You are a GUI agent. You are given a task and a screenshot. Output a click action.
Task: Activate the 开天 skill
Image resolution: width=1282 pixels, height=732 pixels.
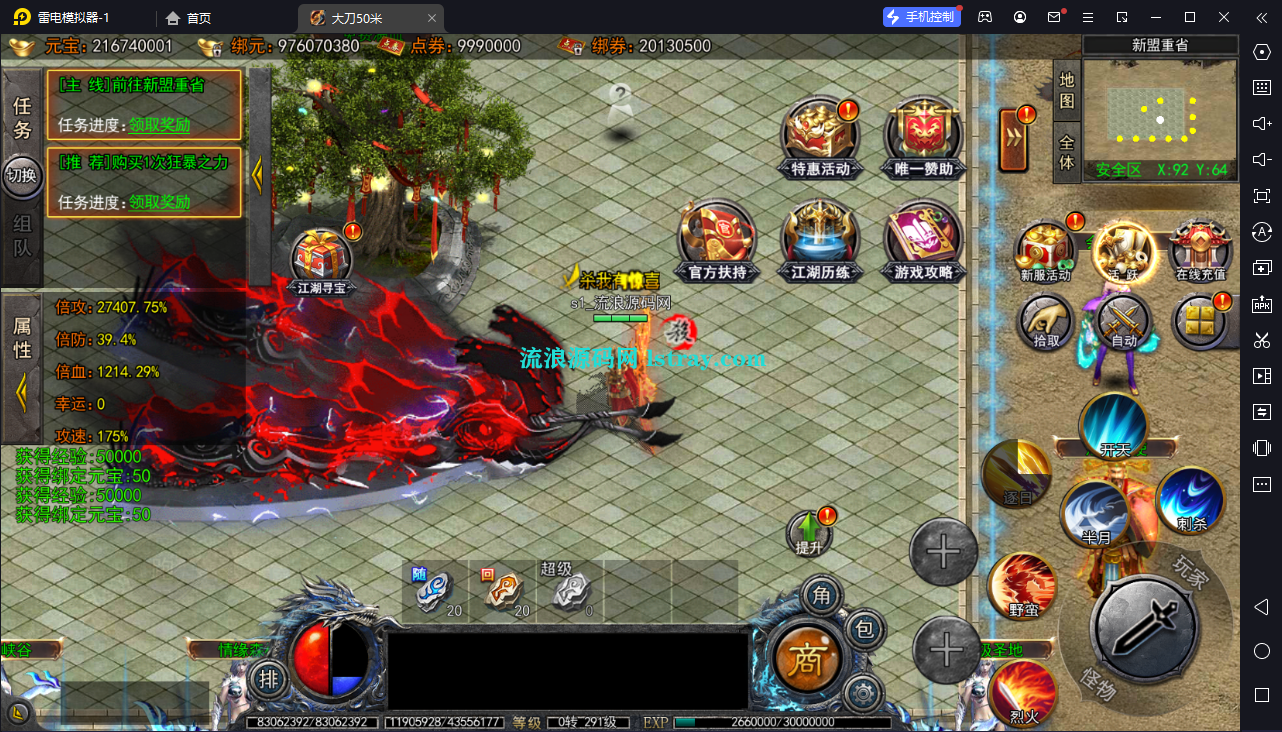click(1114, 427)
